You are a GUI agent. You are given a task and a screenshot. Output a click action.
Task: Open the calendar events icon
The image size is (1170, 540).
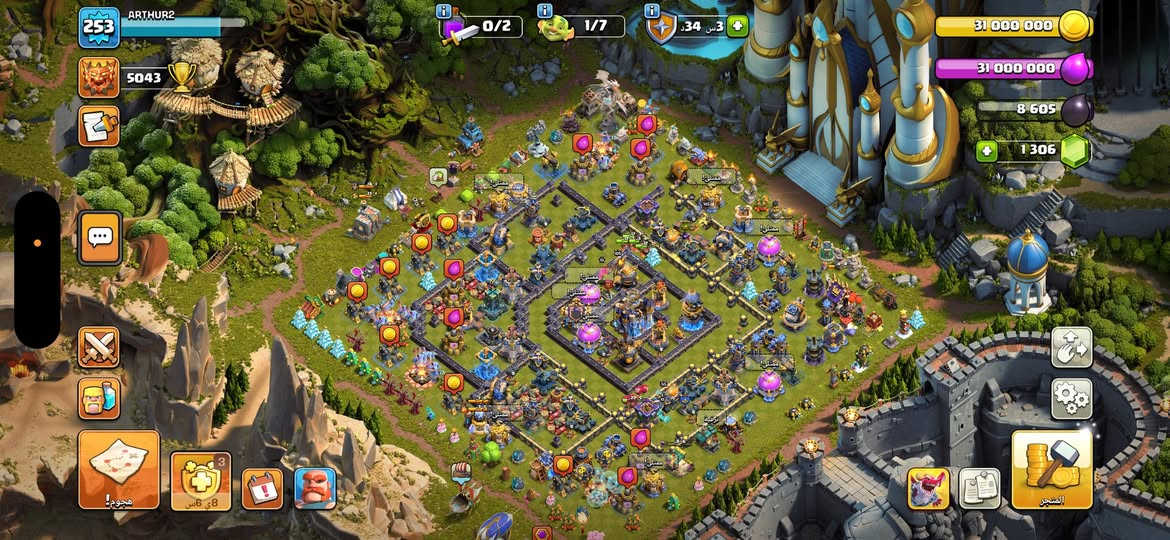coord(262,488)
